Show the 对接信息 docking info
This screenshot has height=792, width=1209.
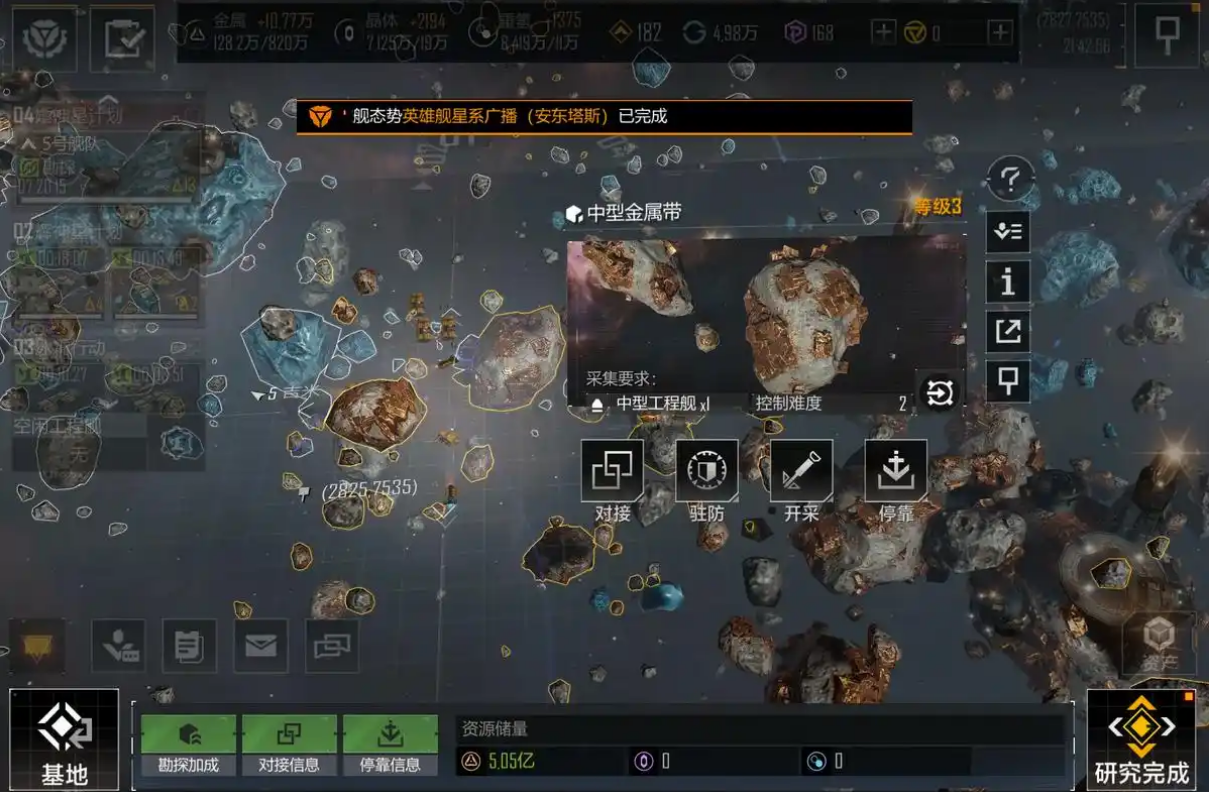click(289, 745)
